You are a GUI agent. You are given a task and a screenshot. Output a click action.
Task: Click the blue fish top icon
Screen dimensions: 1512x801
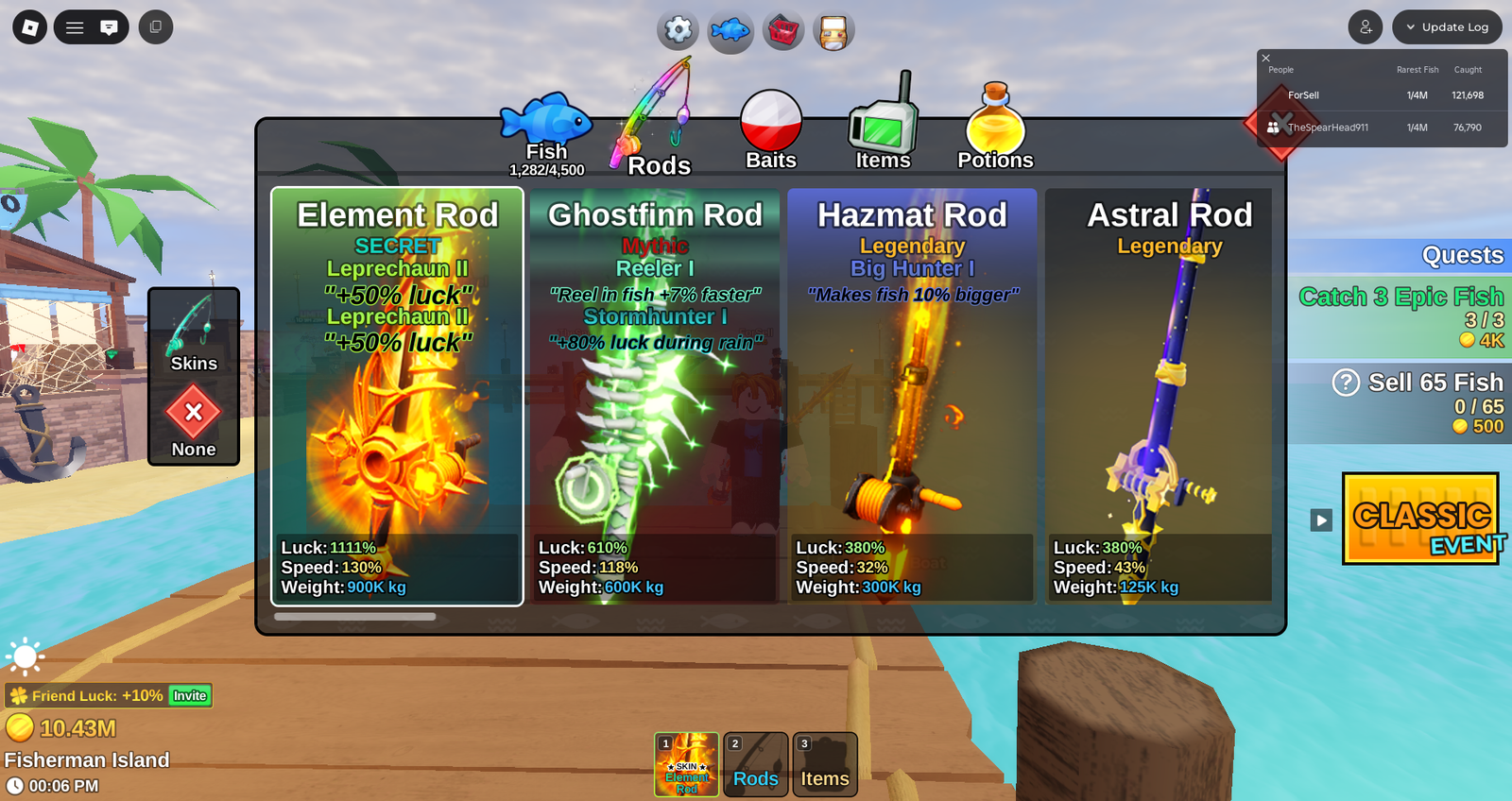click(x=730, y=31)
